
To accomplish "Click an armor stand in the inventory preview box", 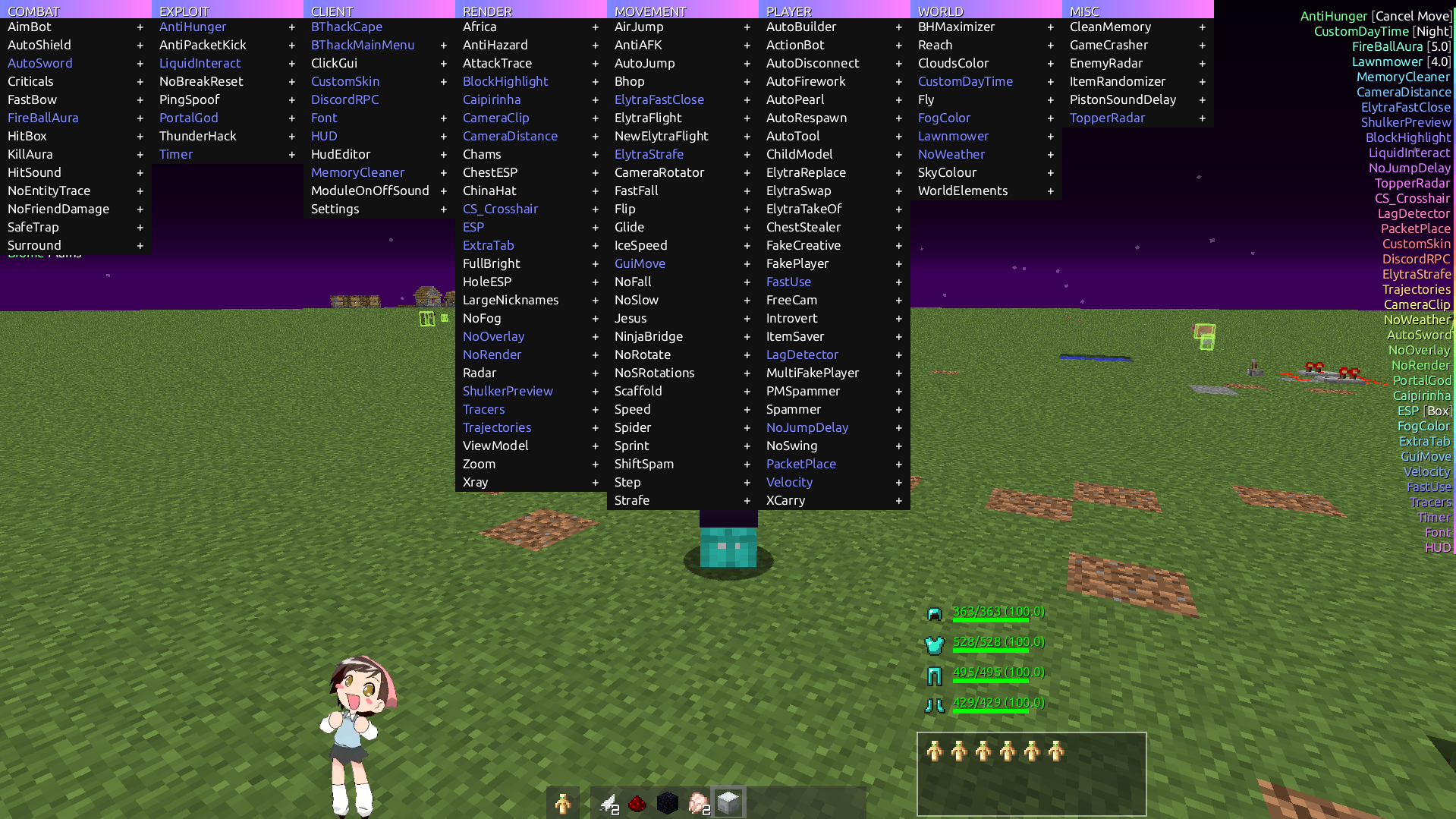I will click(934, 751).
